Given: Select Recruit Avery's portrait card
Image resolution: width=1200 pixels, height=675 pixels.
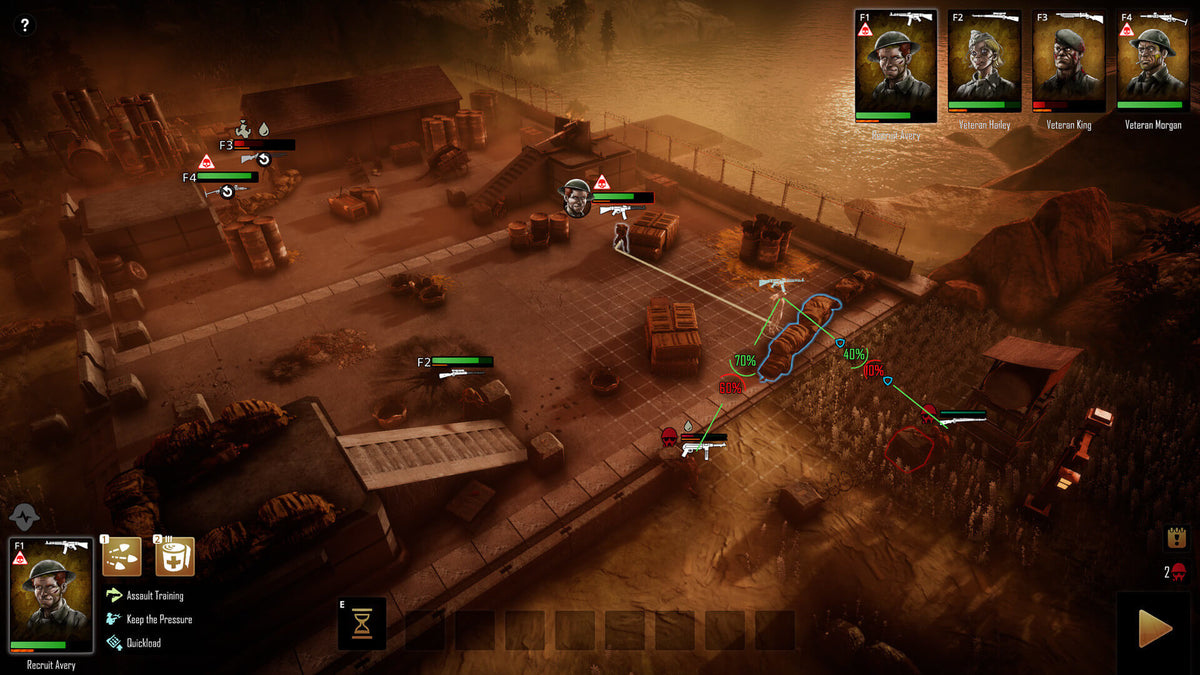Looking at the screenshot, I should (x=895, y=65).
